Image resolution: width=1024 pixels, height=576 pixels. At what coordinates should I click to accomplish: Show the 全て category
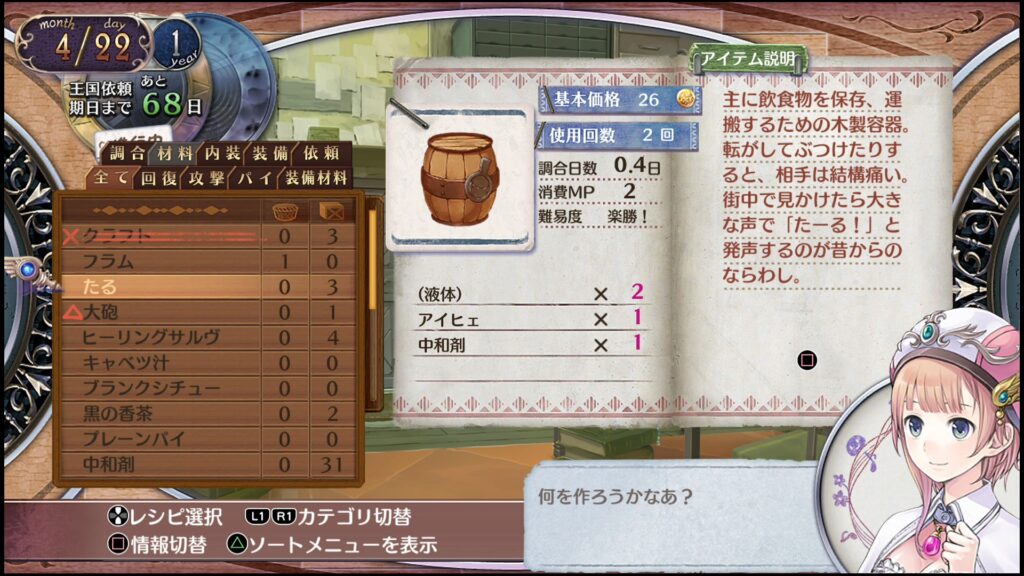point(111,178)
